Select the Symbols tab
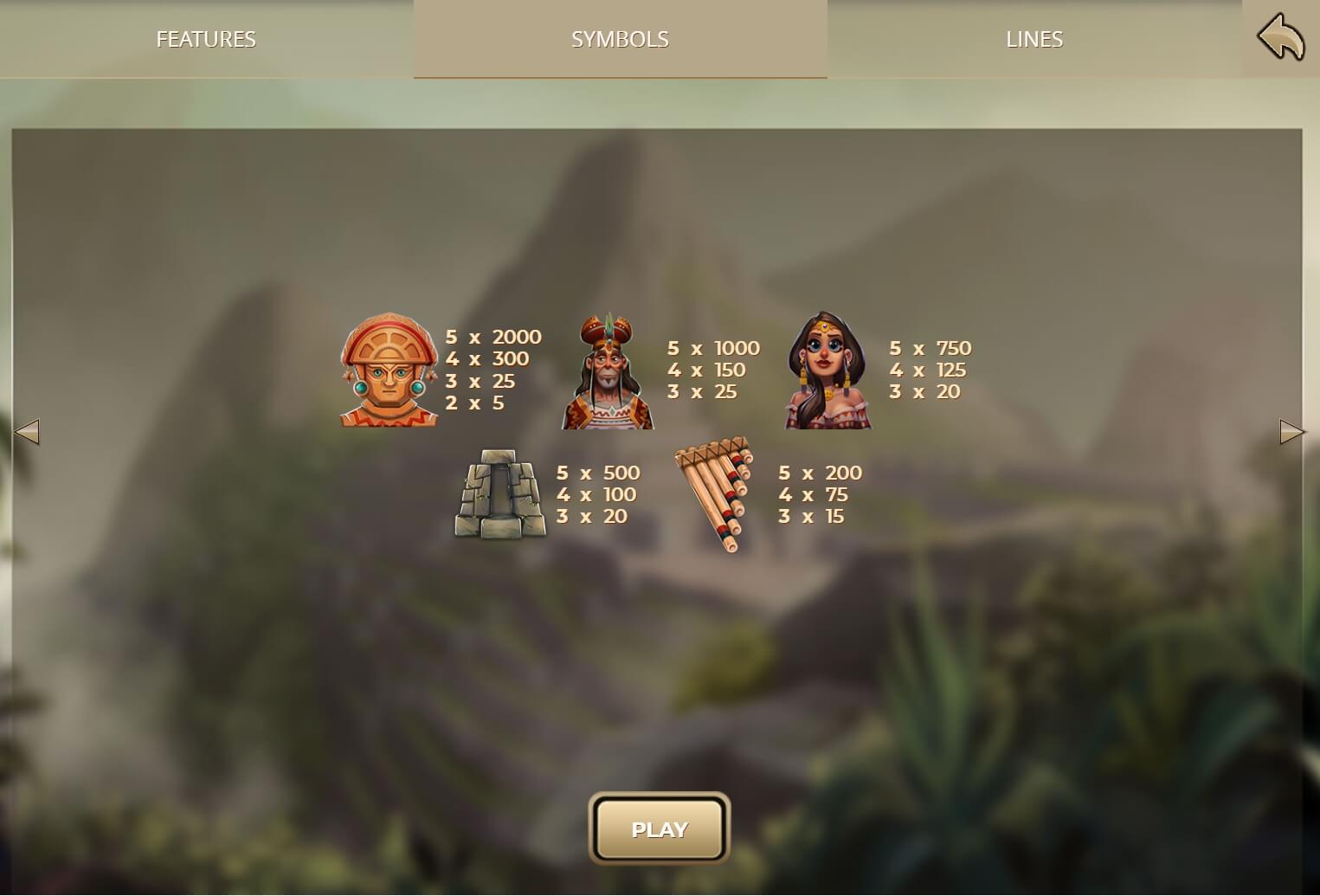Viewport: 1320px width, 896px height. (x=620, y=39)
